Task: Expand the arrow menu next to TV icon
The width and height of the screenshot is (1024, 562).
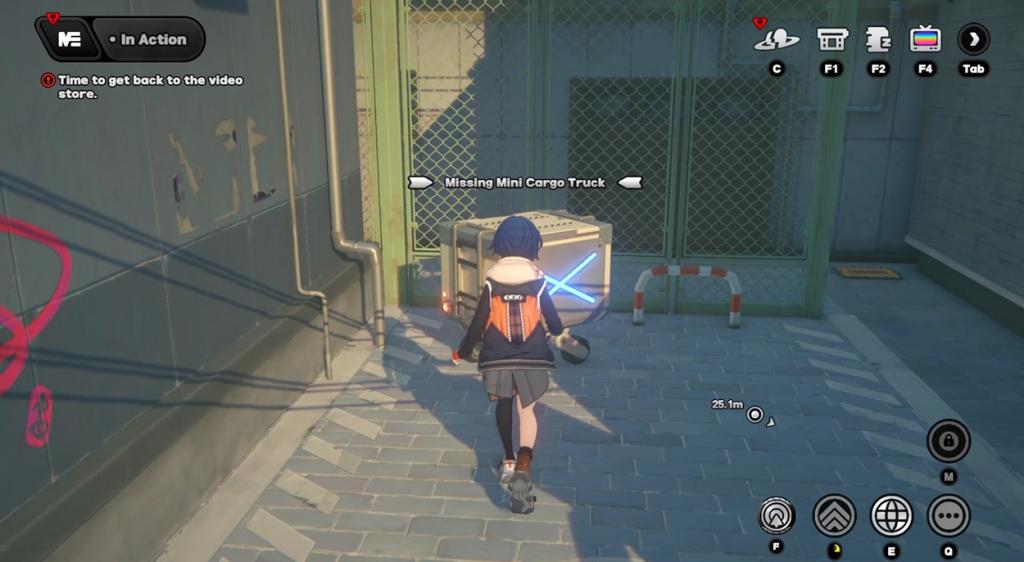Action: pyautogui.click(x=973, y=39)
